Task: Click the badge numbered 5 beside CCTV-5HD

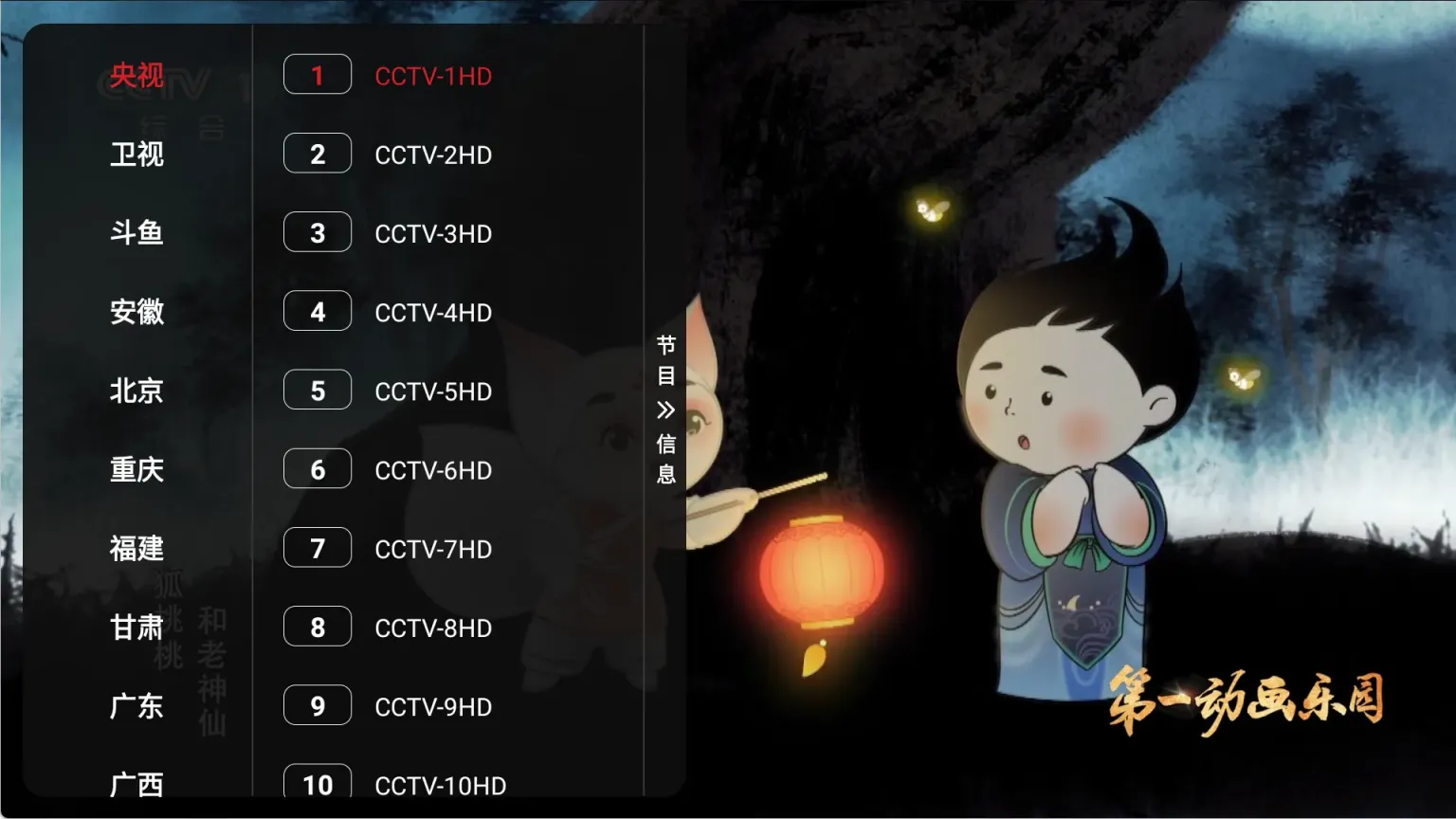Action: [x=317, y=390]
